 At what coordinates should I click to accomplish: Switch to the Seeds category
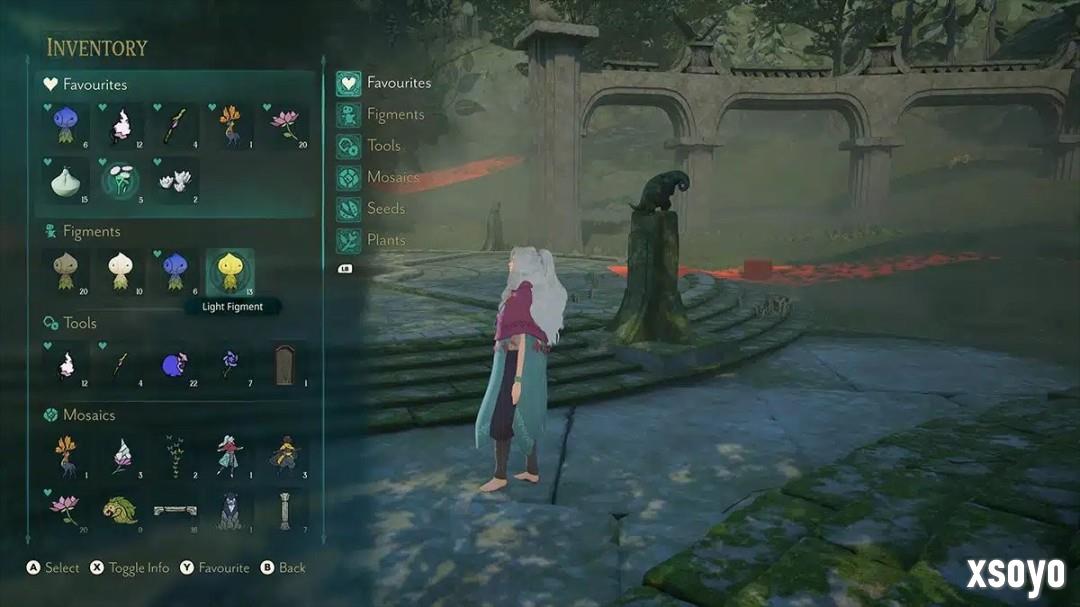click(x=385, y=208)
